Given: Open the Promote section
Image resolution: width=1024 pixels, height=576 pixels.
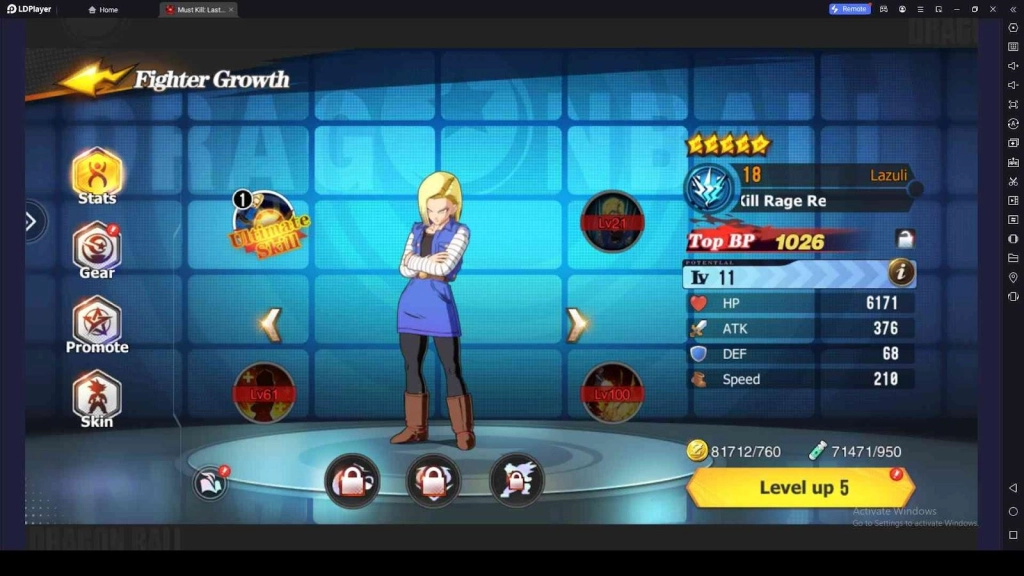Looking at the screenshot, I should [97, 325].
